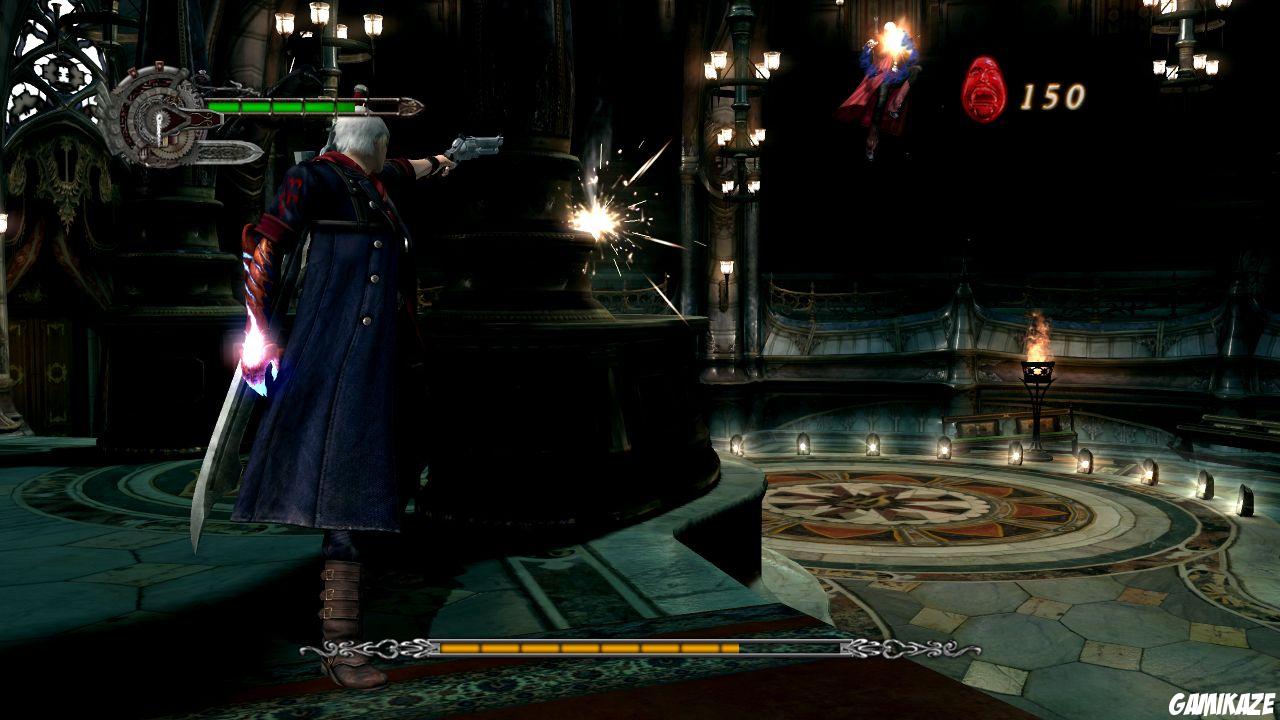The height and width of the screenshot is (720, 1280).
Task: Toggle the first green health bar segment
Action: click(222, 112)
